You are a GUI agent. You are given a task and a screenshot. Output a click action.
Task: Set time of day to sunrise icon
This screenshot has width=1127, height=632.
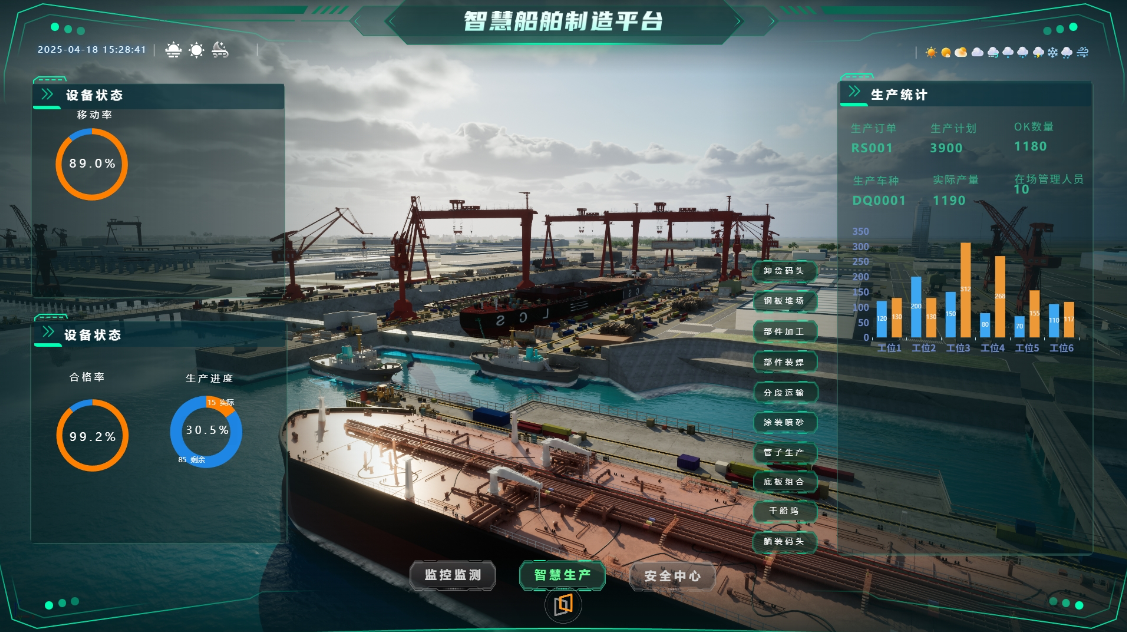pos(174,49)
